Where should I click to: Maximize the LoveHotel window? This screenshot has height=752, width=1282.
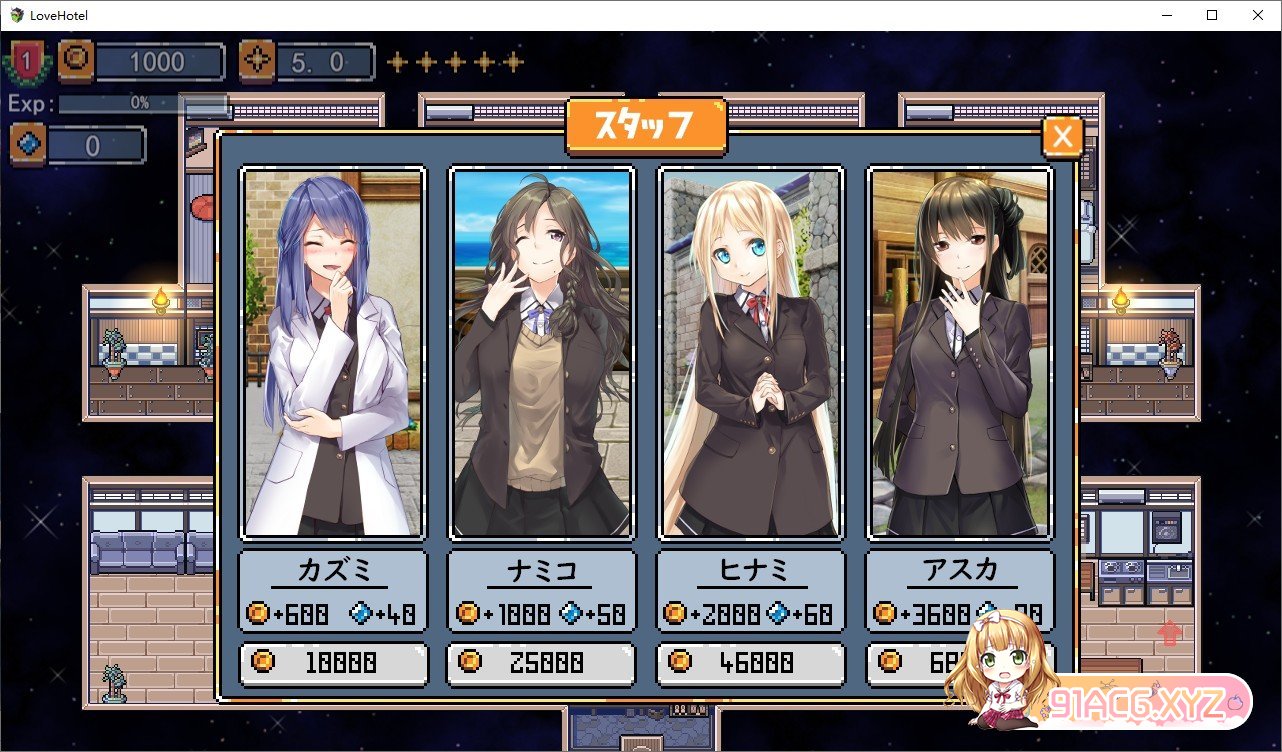1212,15
